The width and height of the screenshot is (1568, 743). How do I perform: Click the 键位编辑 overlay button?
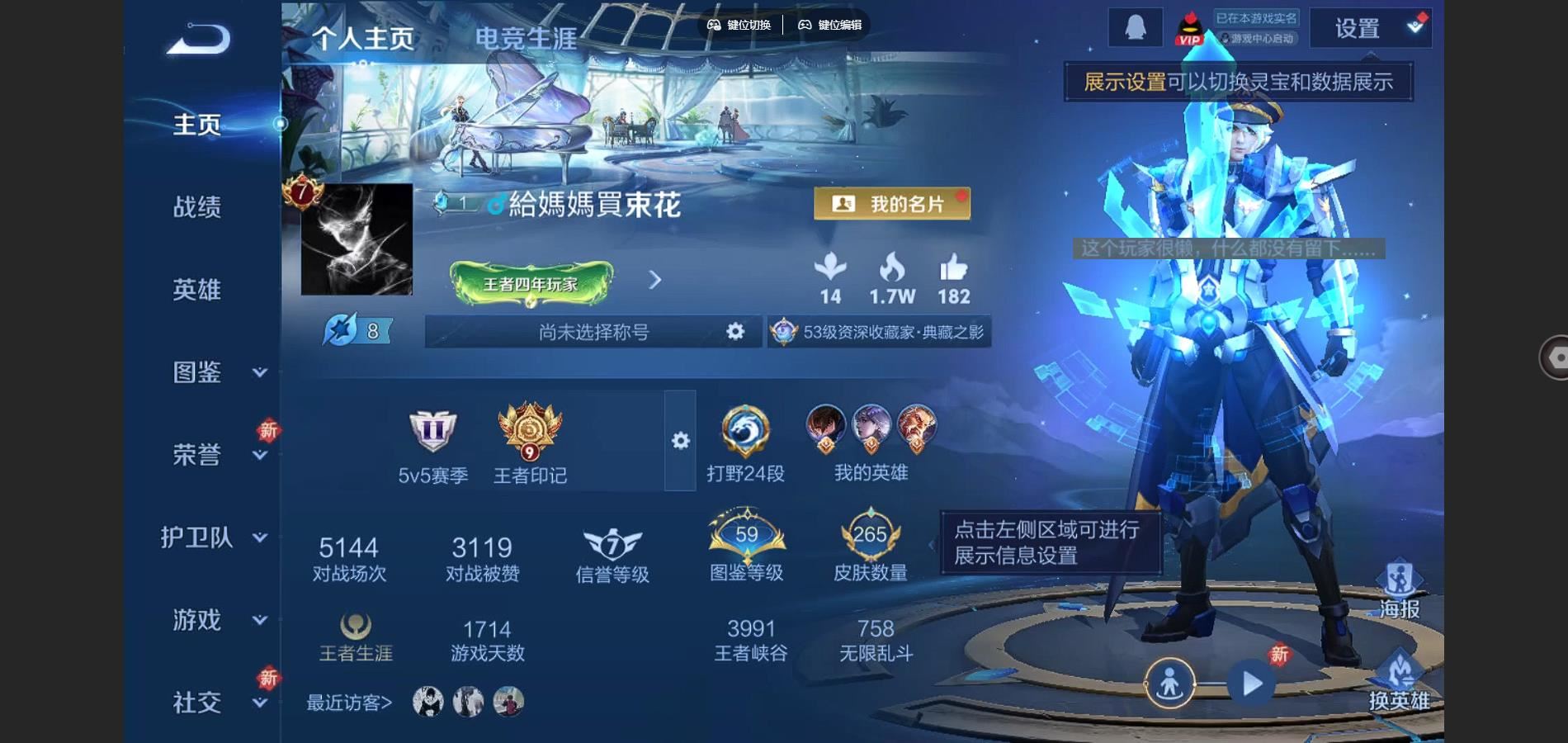coord(830,25)
